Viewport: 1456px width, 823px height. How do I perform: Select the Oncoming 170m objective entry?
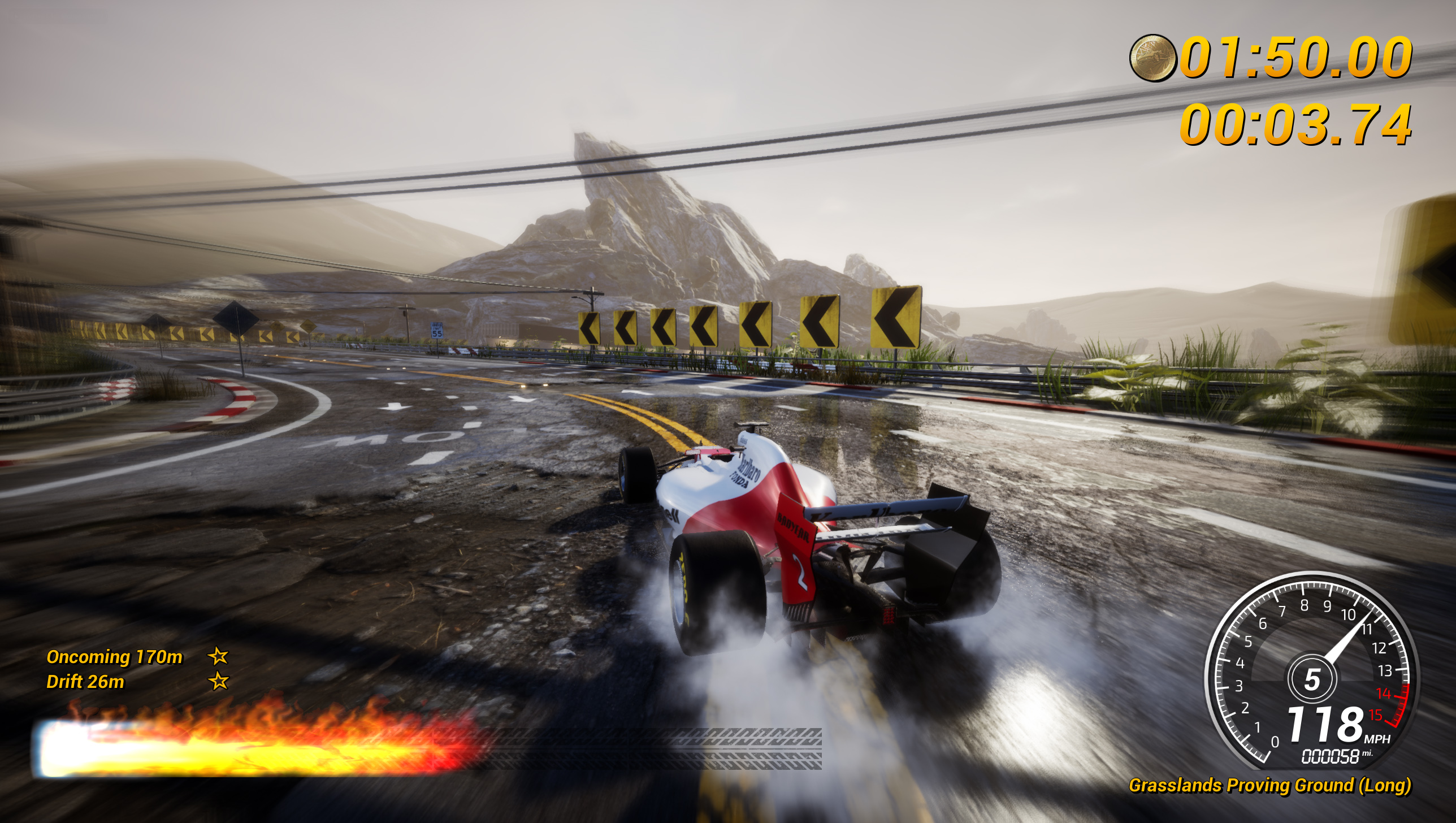tap(115, 657)
